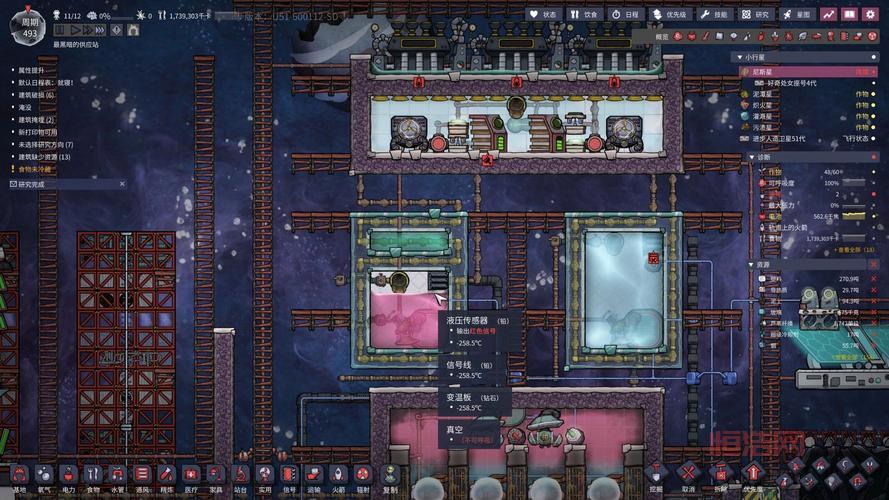
Task: Open the 状态 (Vitals) panel
Action: coord(543,14)
